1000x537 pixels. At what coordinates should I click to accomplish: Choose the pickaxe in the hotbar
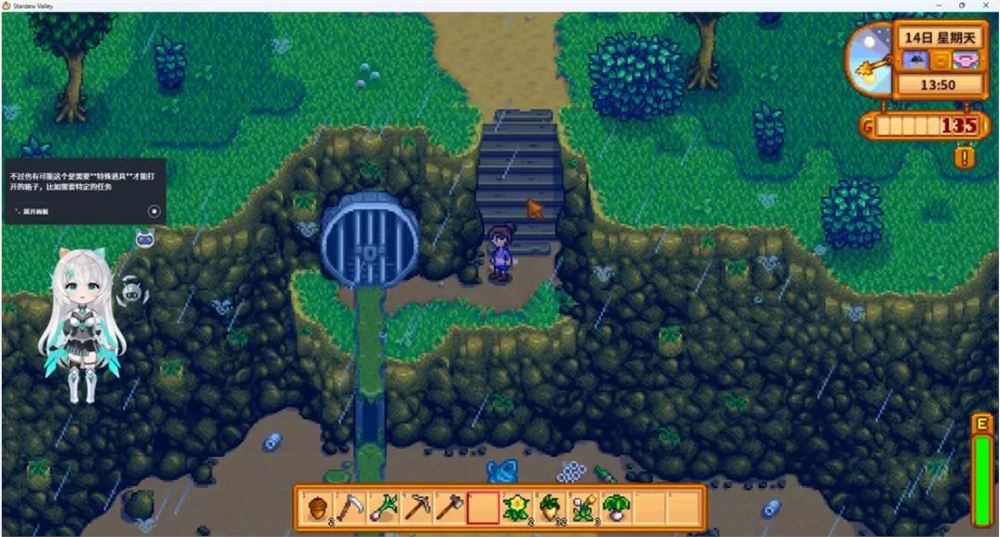click(x=416, y=507)
